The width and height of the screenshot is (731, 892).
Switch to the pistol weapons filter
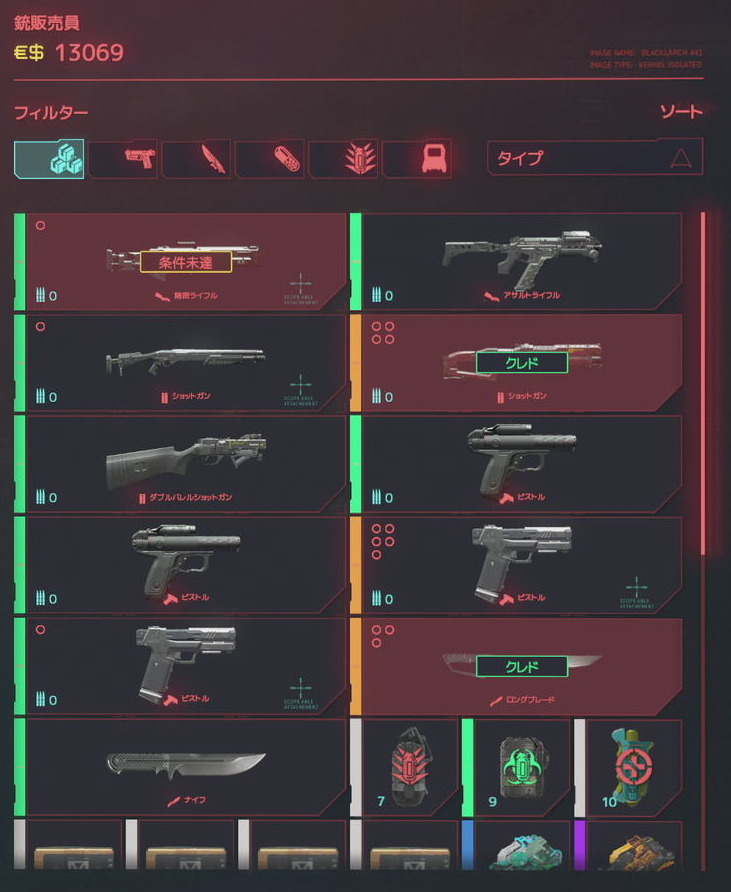[x=123, y=159]
